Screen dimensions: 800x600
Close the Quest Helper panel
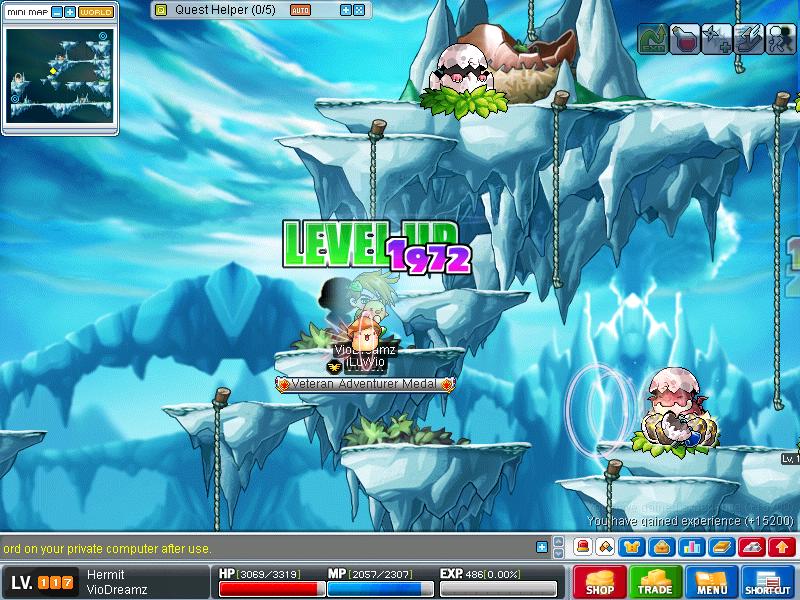[x=359, y=9]
